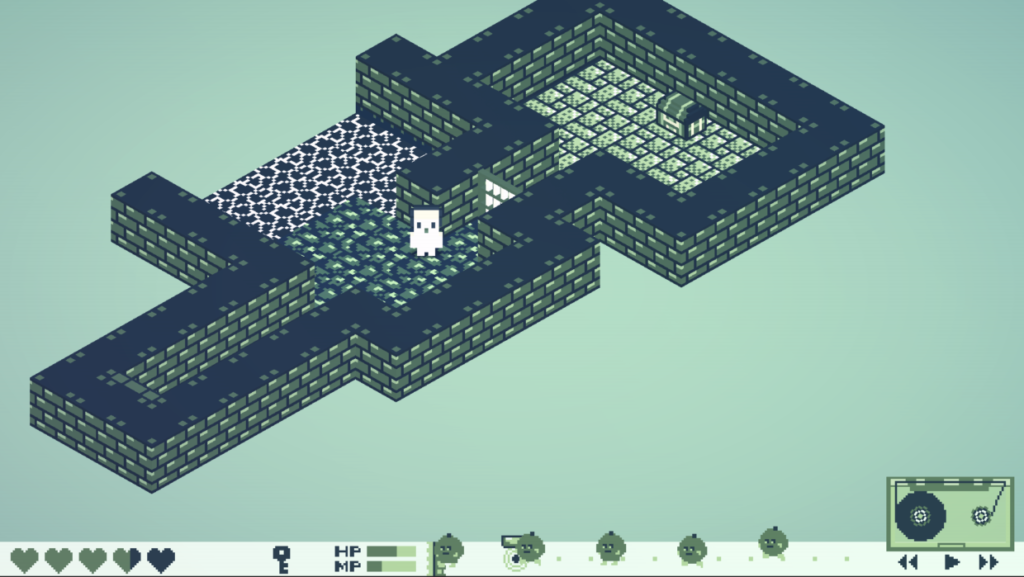The width and height of the screenshot is (1024, 577).
Task: Click the radish marker beside the flag
Action: (449, 548)
